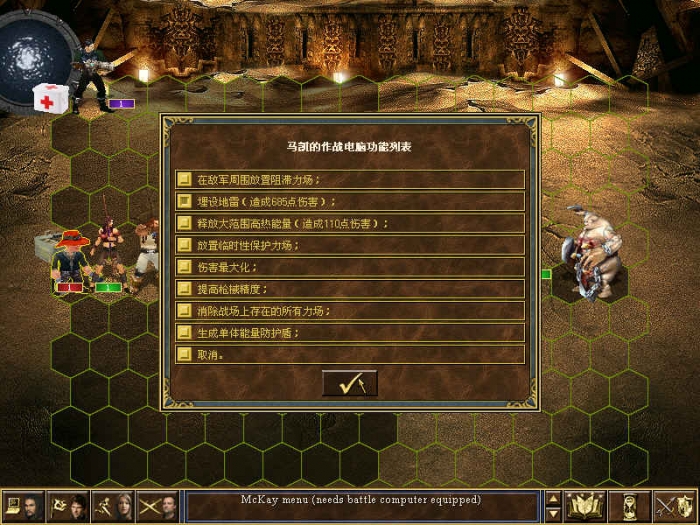The image size is (700, 525).
Task: Open the spellbook icon button
Action: pyautogui.click(x=586, y=506)
